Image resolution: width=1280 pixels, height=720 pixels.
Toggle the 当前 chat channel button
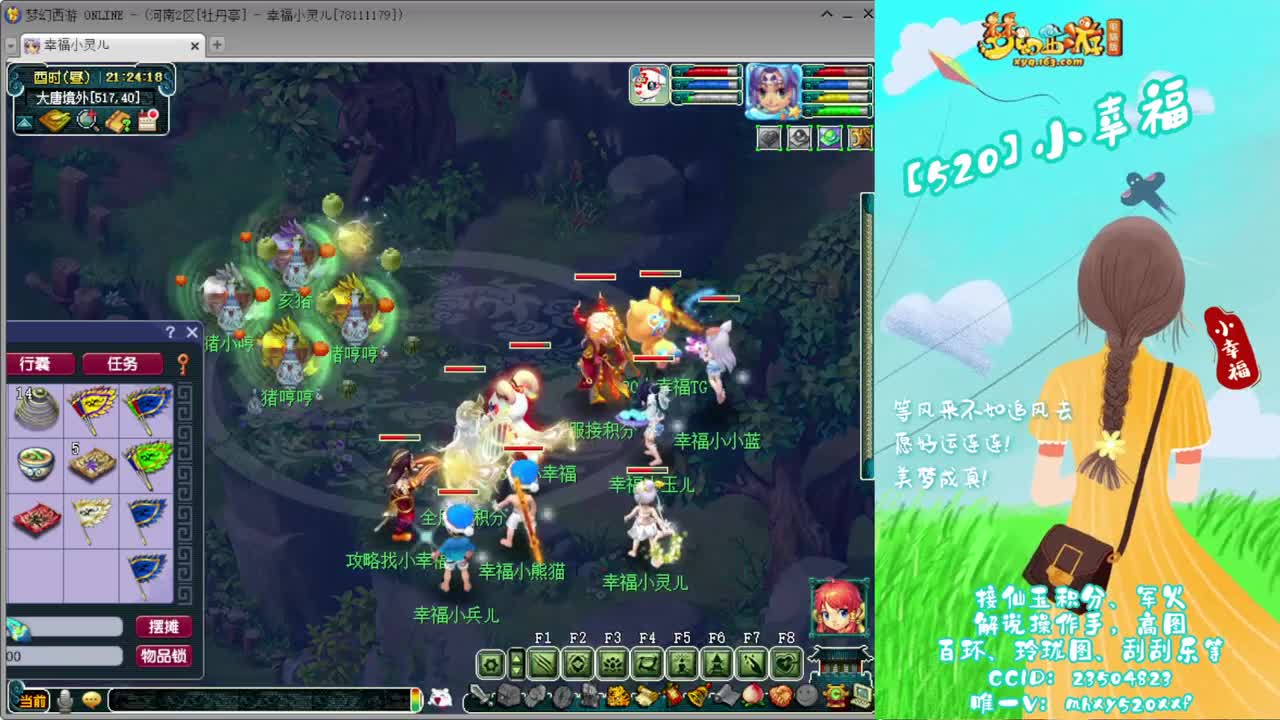(31, 702)
